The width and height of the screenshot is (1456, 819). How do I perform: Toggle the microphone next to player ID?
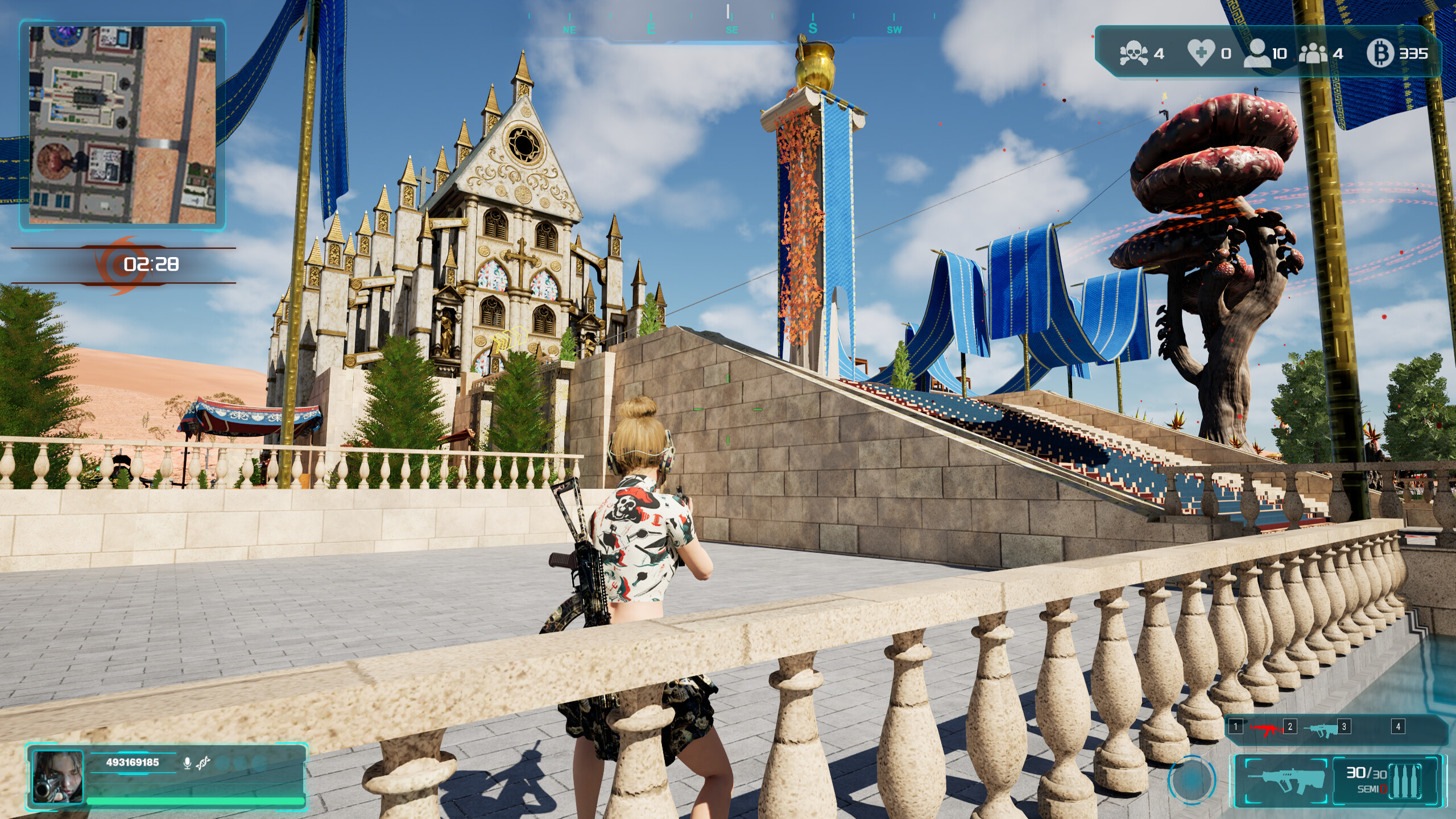(187, 764)
